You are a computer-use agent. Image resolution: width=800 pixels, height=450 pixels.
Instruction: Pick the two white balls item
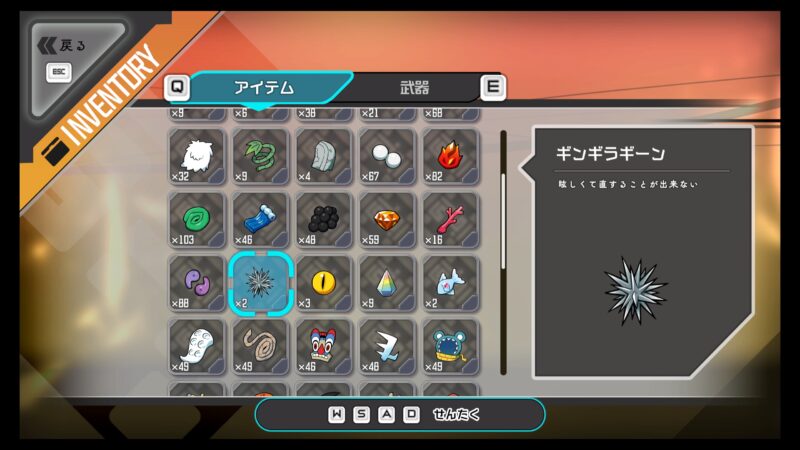387,156
